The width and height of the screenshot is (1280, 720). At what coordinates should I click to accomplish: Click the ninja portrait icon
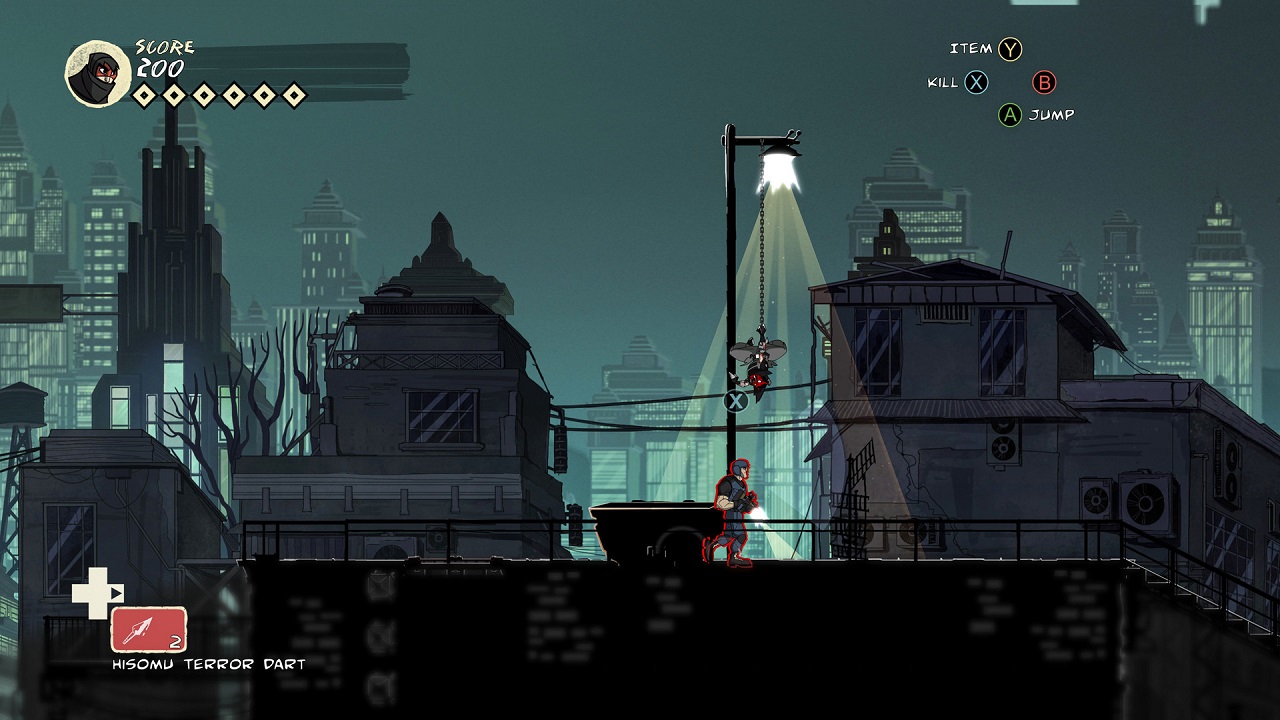[98, 73]
